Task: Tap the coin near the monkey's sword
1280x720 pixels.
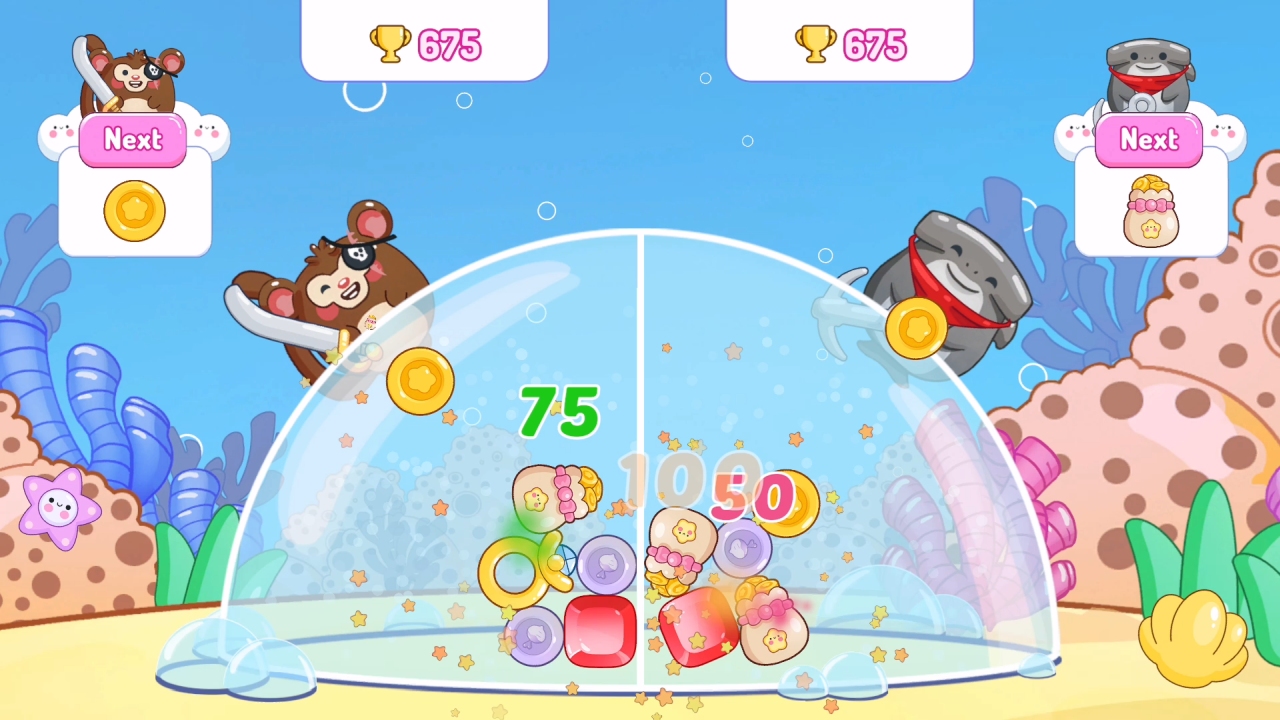Action: [x=421, y=381]
